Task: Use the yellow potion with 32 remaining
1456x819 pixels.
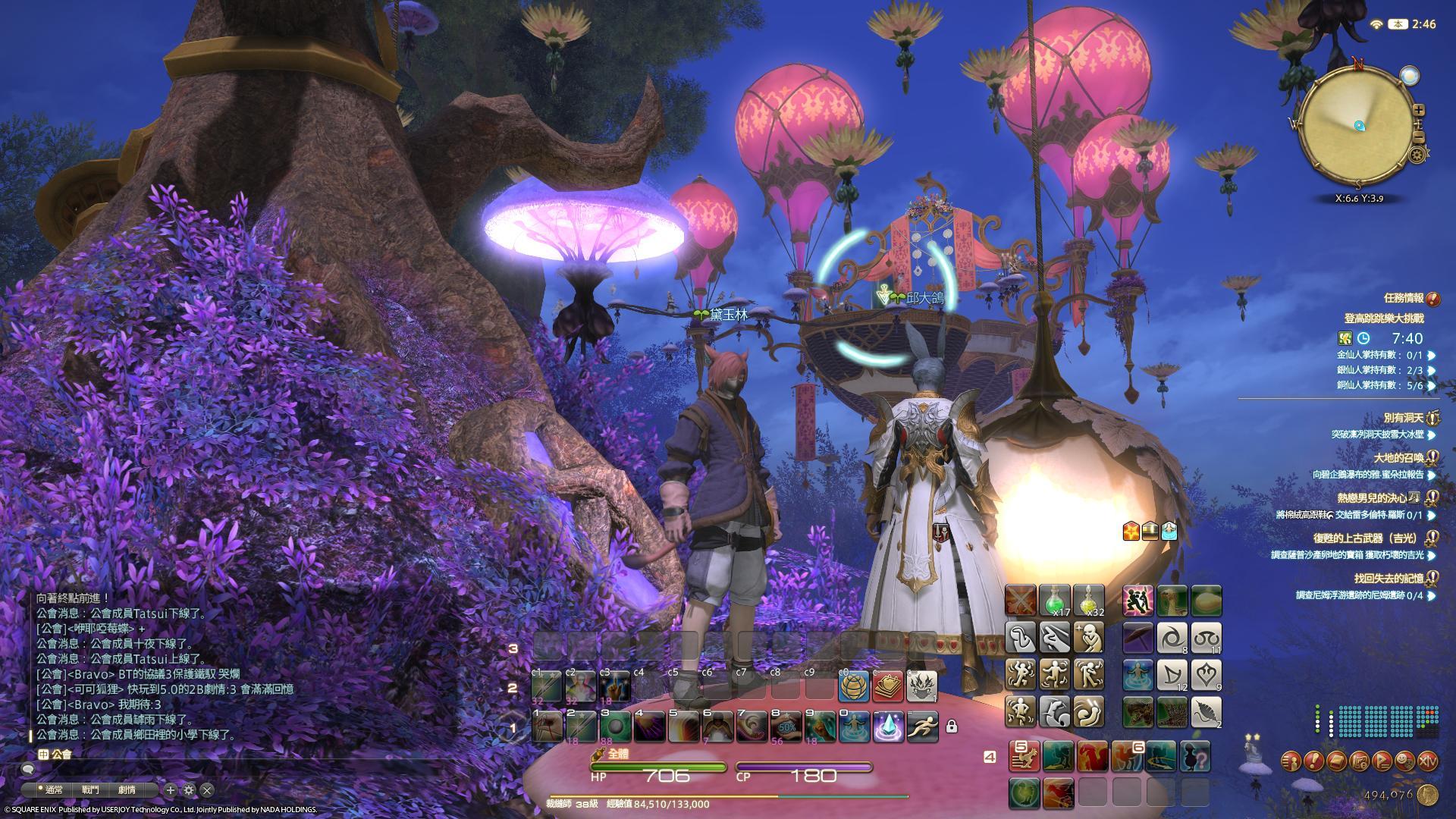Action: point(1088,600)
